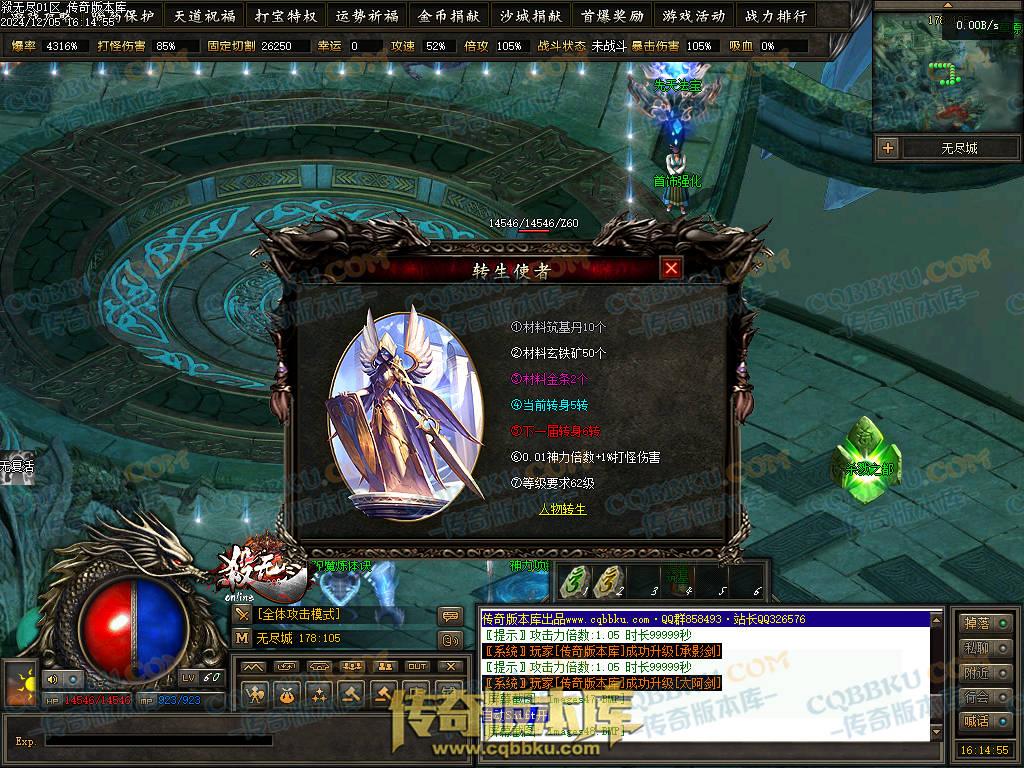The image size is (1024, 768).
Task: Open the 沙城捐献 menu
Action: tap(530, 16)
